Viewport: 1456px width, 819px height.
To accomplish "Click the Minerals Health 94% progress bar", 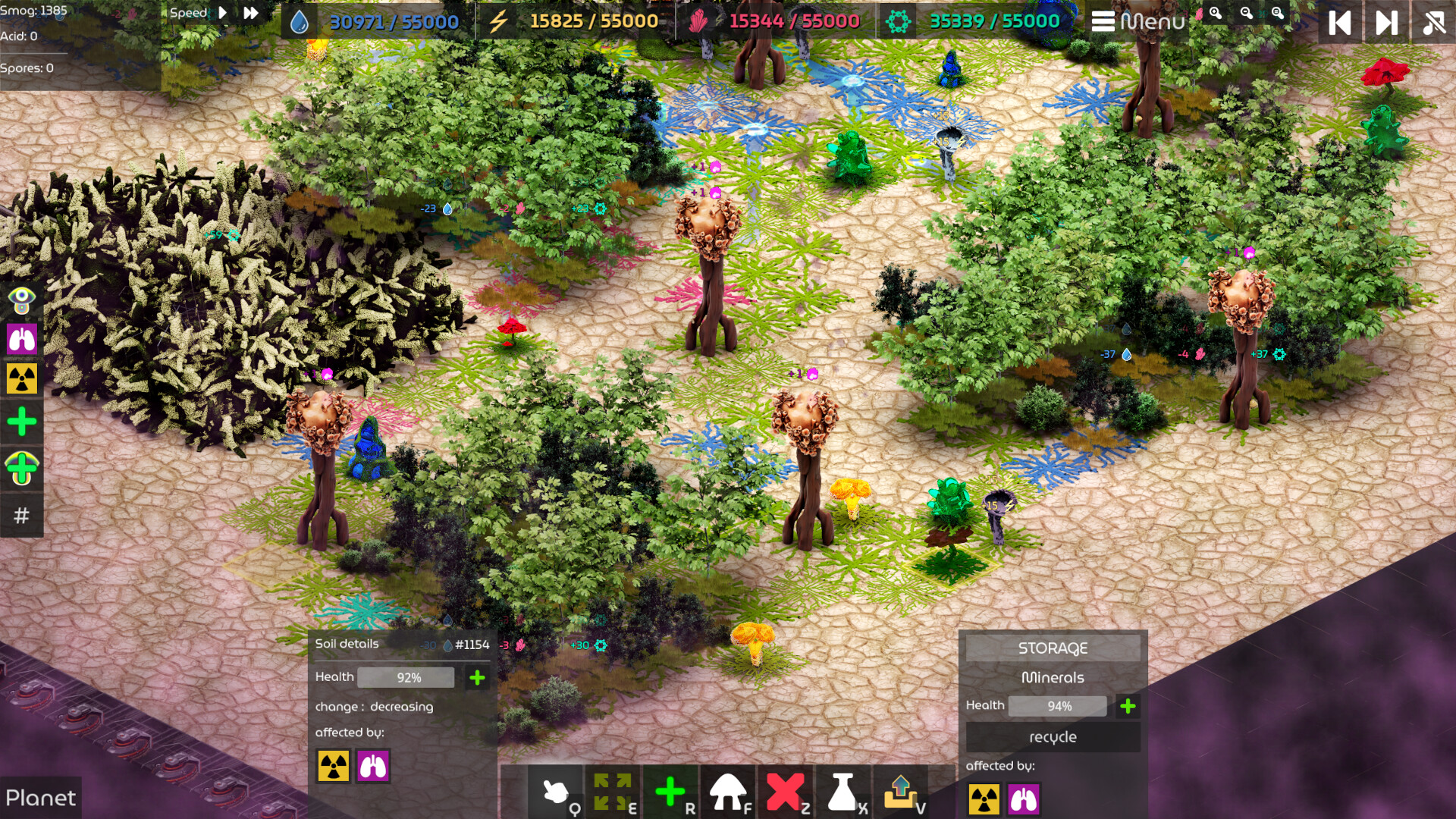I will [x=1056, y=705].
